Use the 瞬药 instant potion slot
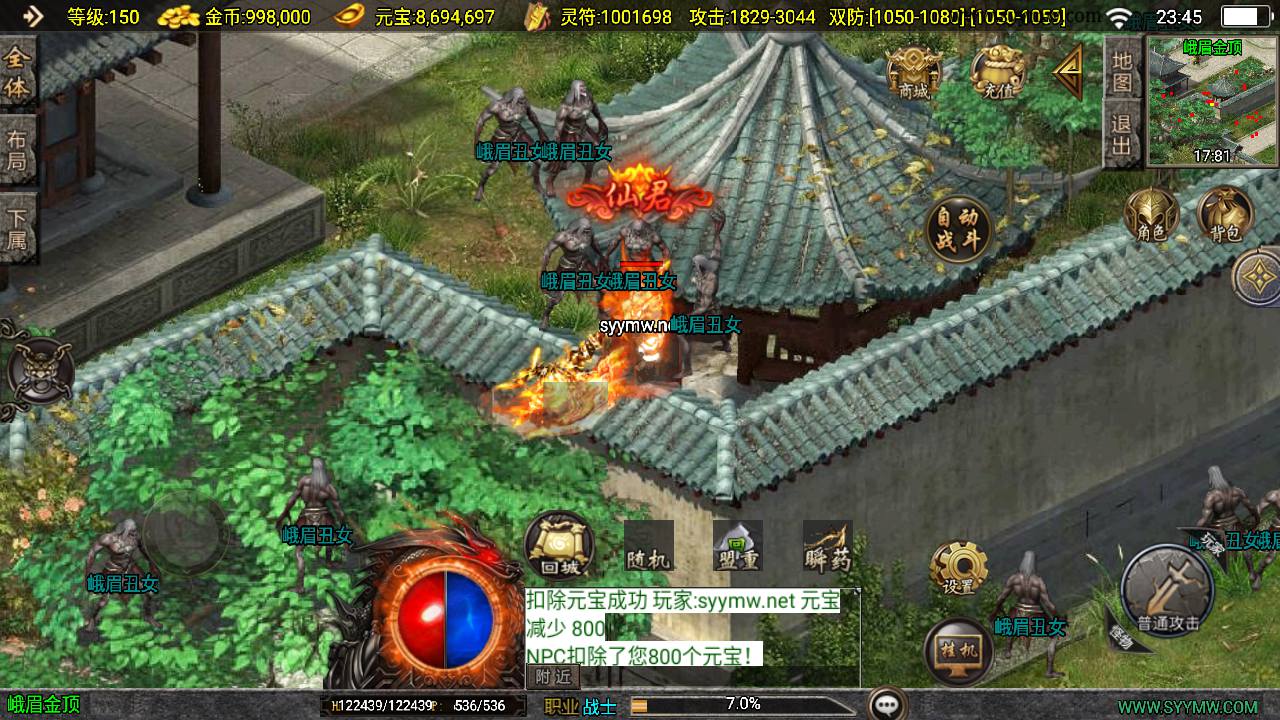Screen dimensions: 1280x720 827,547
